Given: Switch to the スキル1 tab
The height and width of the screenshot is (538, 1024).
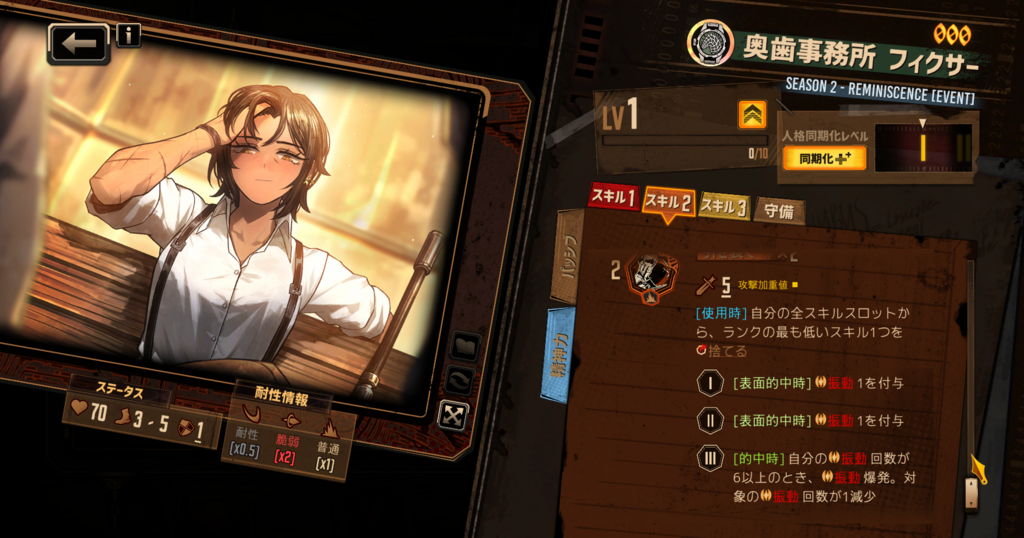Looking at the screenshot, I should (613, 198).
